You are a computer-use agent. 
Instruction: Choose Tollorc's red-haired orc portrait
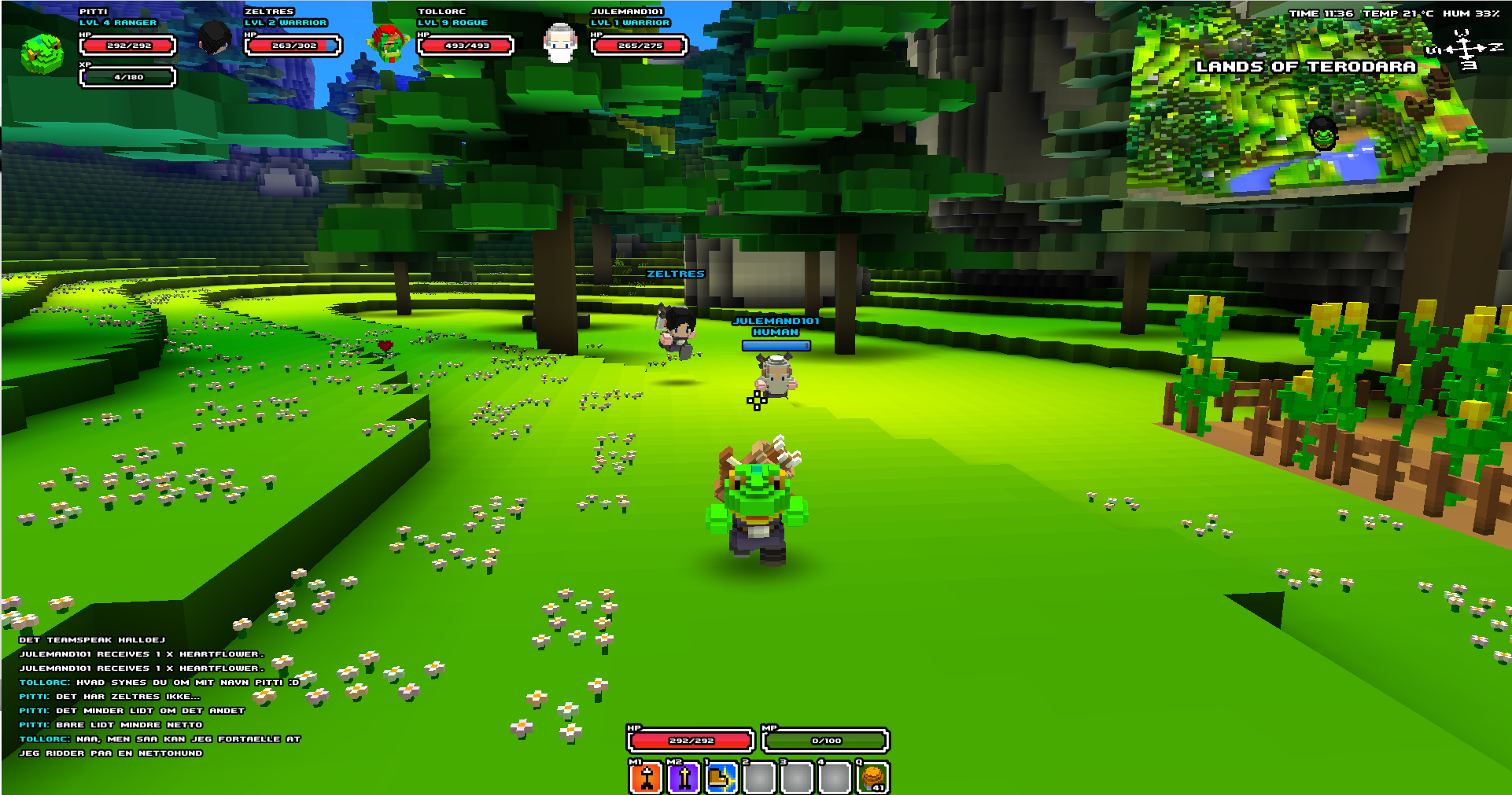387,42
